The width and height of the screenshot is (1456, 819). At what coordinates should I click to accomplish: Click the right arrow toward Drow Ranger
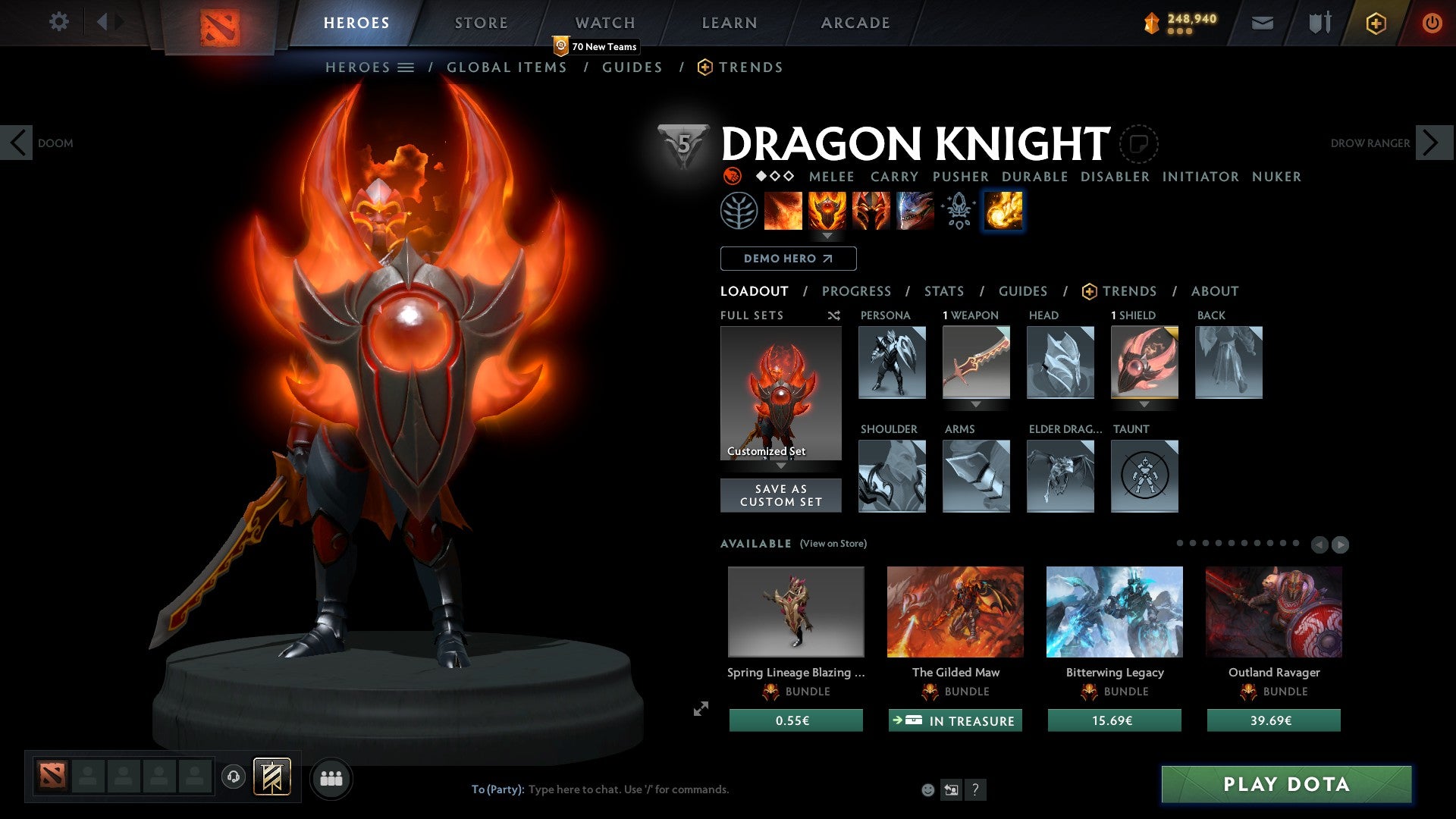1432,142
